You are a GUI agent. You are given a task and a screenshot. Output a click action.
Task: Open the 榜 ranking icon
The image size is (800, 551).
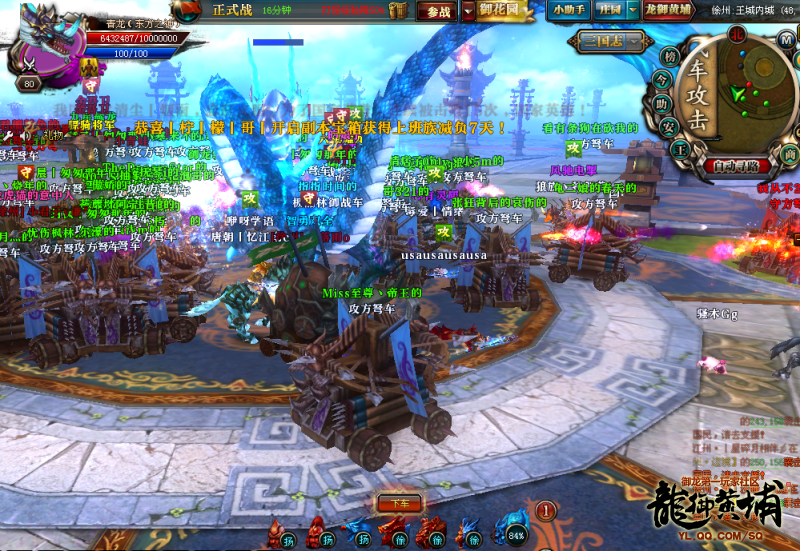[669, 56]
